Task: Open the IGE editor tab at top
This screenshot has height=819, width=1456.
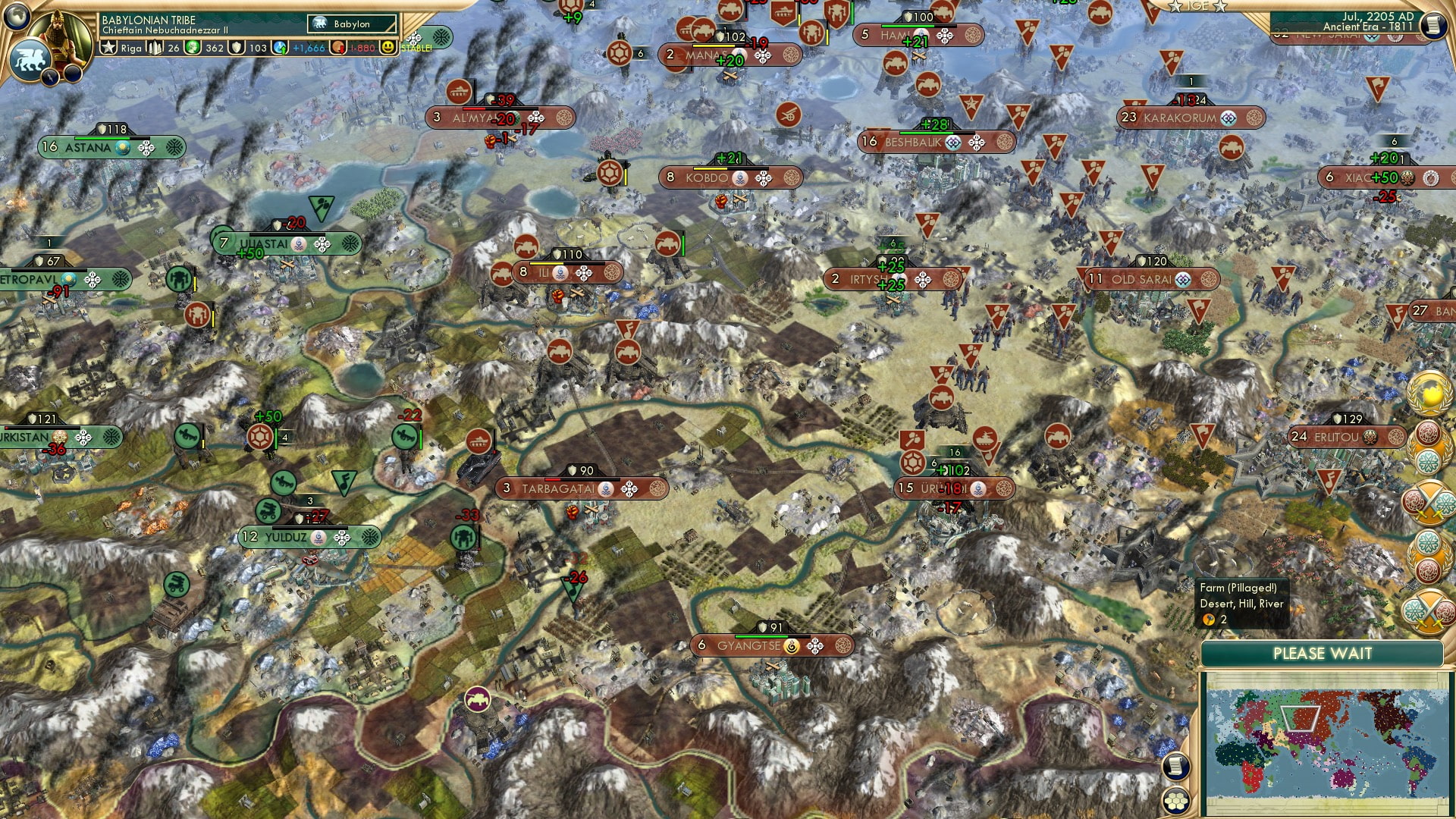Action: (1199, 7)
